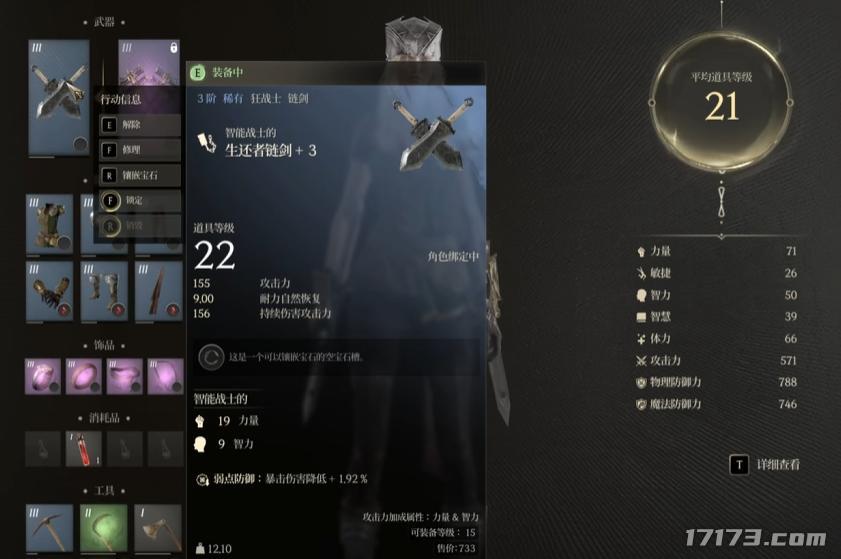Screen dimensions: 841x559
Task: Choose 解除 to unequip the weapon
Action: click(139, 126)
